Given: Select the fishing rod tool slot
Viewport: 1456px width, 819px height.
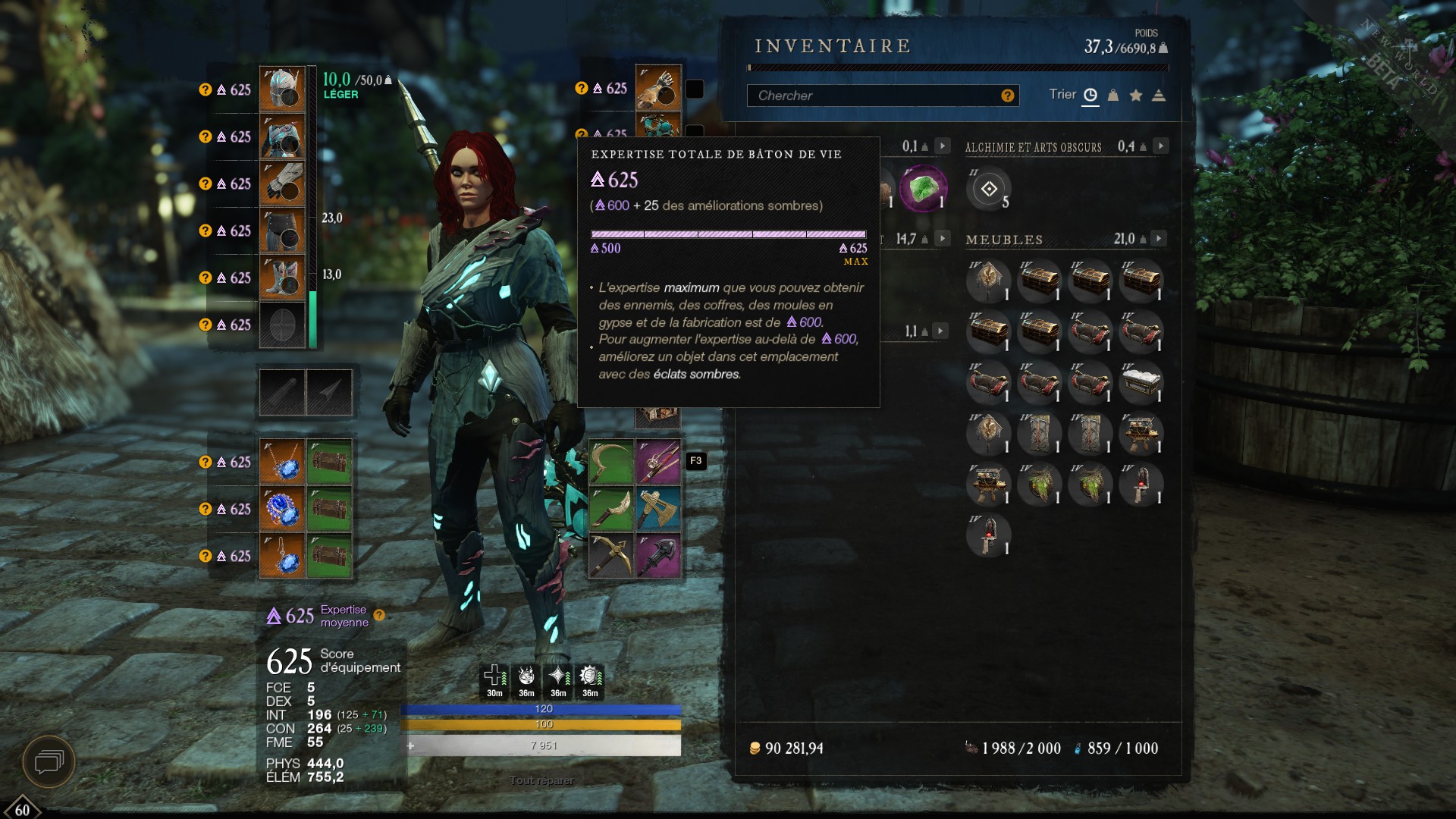Looking at the screenshot, I should (658, 462).
